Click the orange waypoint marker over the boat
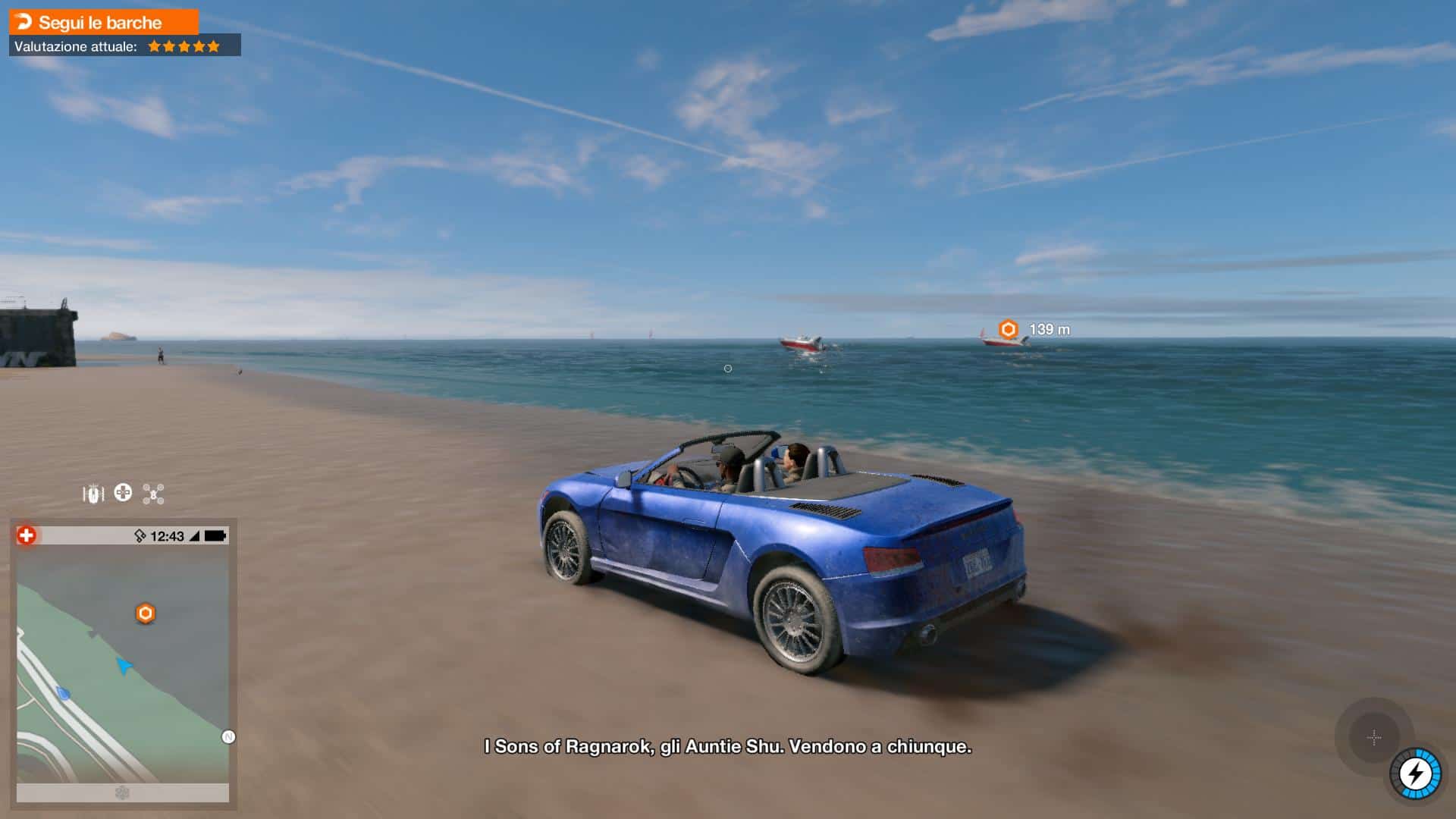This screenshot has height=819, width=1456. pos(1008,329)
